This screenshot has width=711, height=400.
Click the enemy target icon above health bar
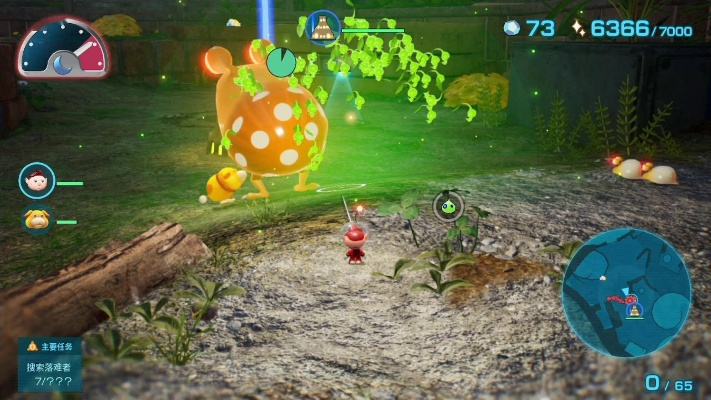tap(323, 26)
